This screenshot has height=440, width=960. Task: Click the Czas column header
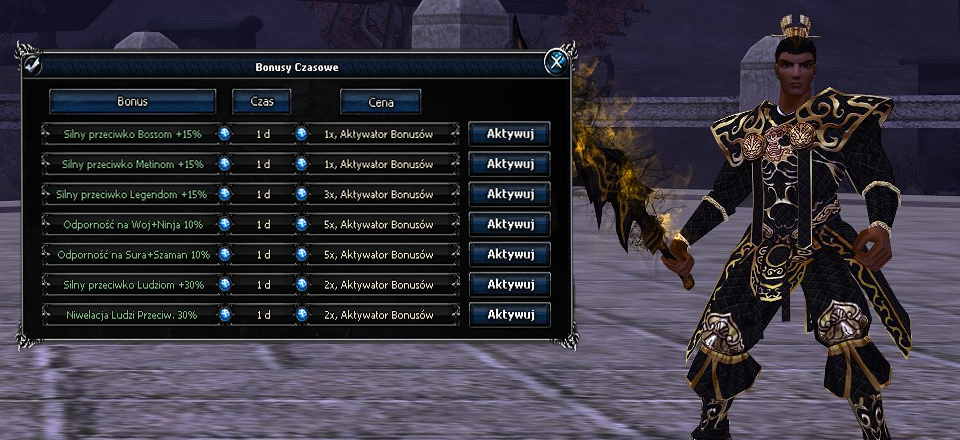261,102
